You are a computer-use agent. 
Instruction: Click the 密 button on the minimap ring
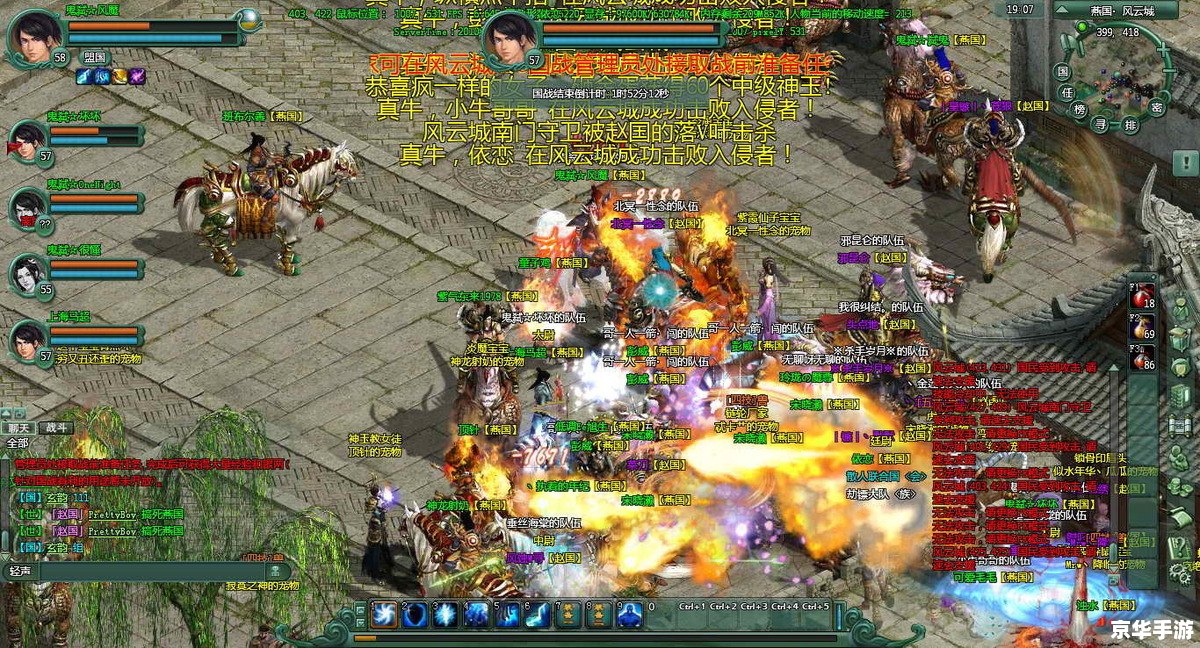pos(1156,106)
